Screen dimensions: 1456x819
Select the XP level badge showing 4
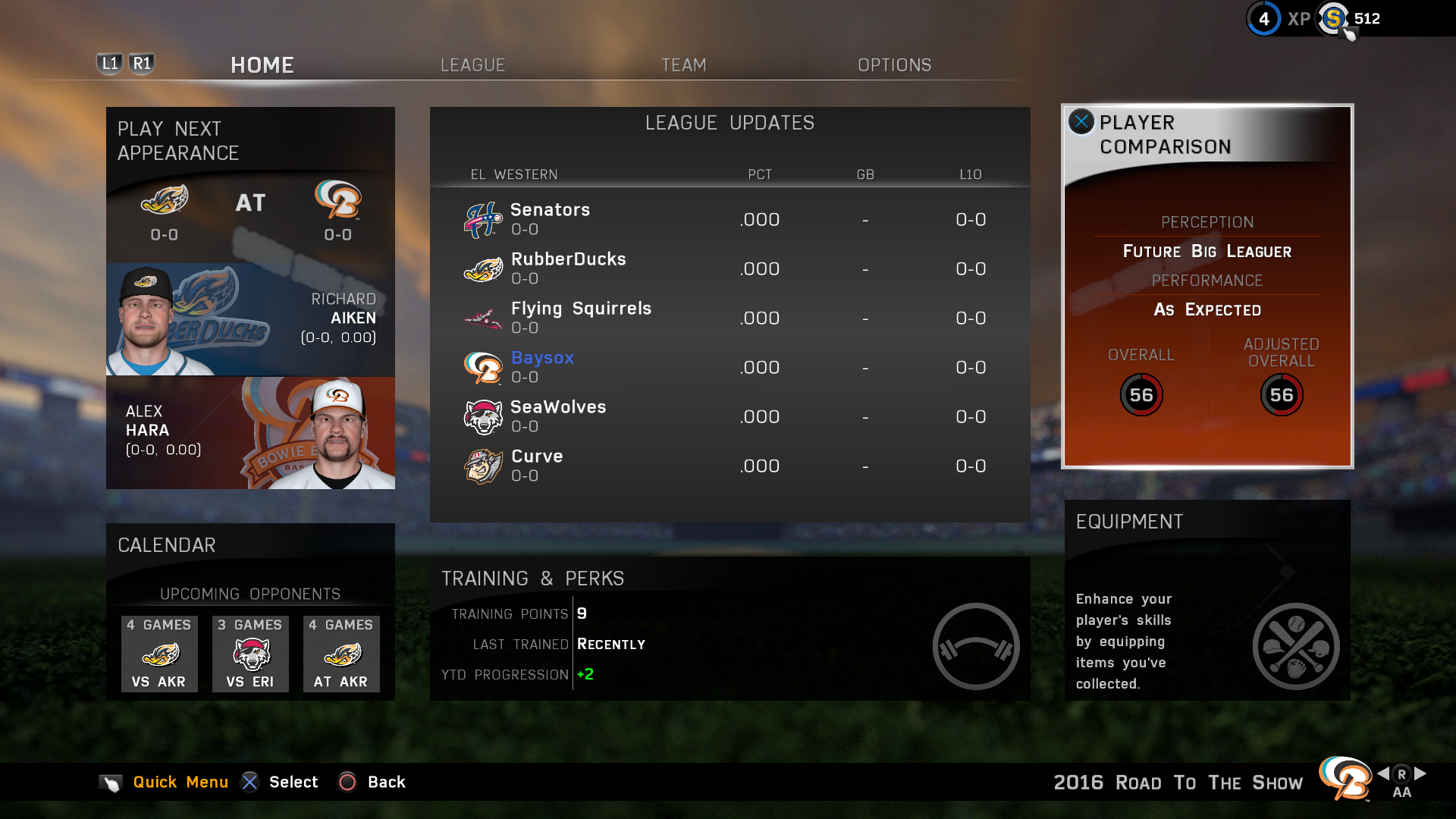pos(1263,19)
